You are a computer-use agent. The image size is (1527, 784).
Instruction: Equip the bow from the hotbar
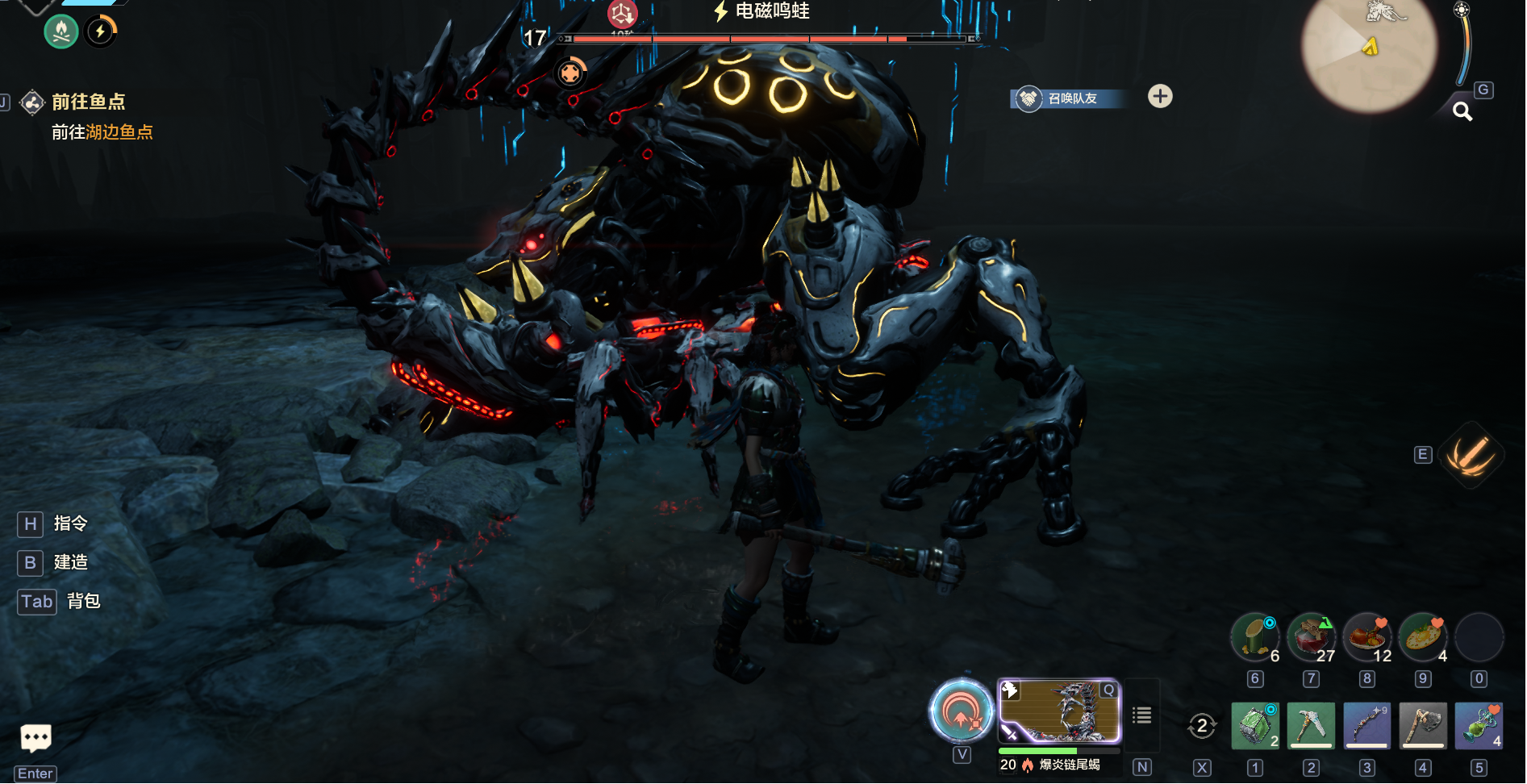(1366, 725)
